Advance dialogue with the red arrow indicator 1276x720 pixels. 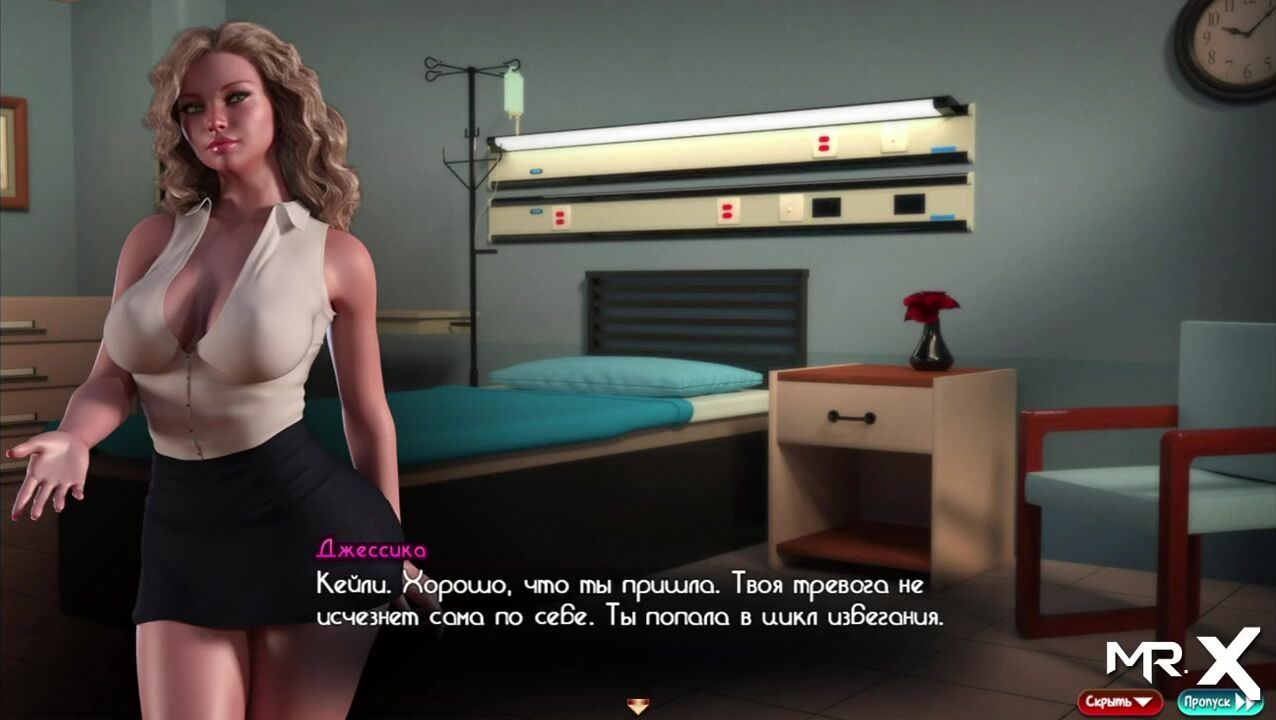pyautogui.click(x=637, y=707)
